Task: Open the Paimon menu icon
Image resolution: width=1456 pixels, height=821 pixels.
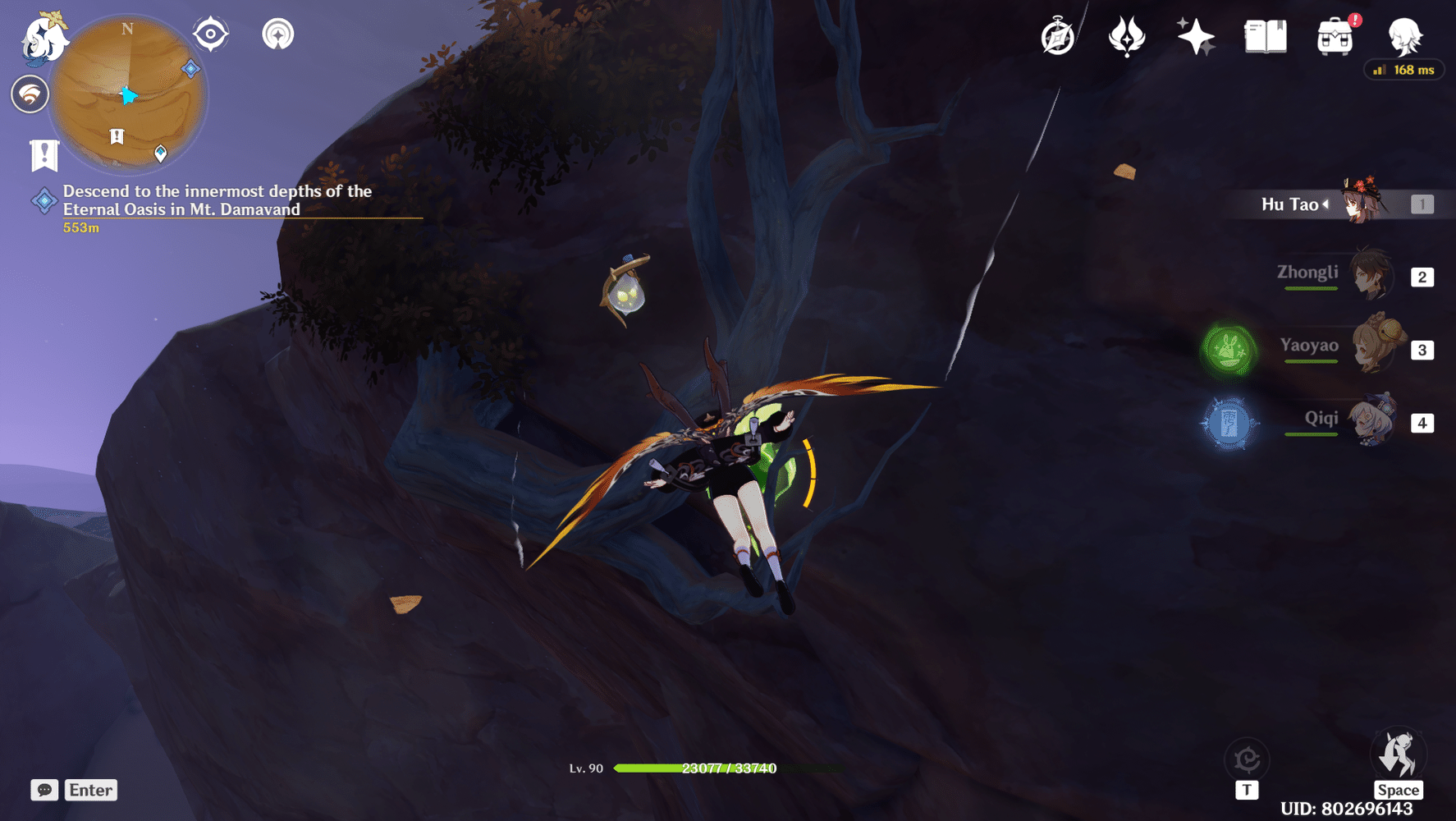Action: [43, 39]
